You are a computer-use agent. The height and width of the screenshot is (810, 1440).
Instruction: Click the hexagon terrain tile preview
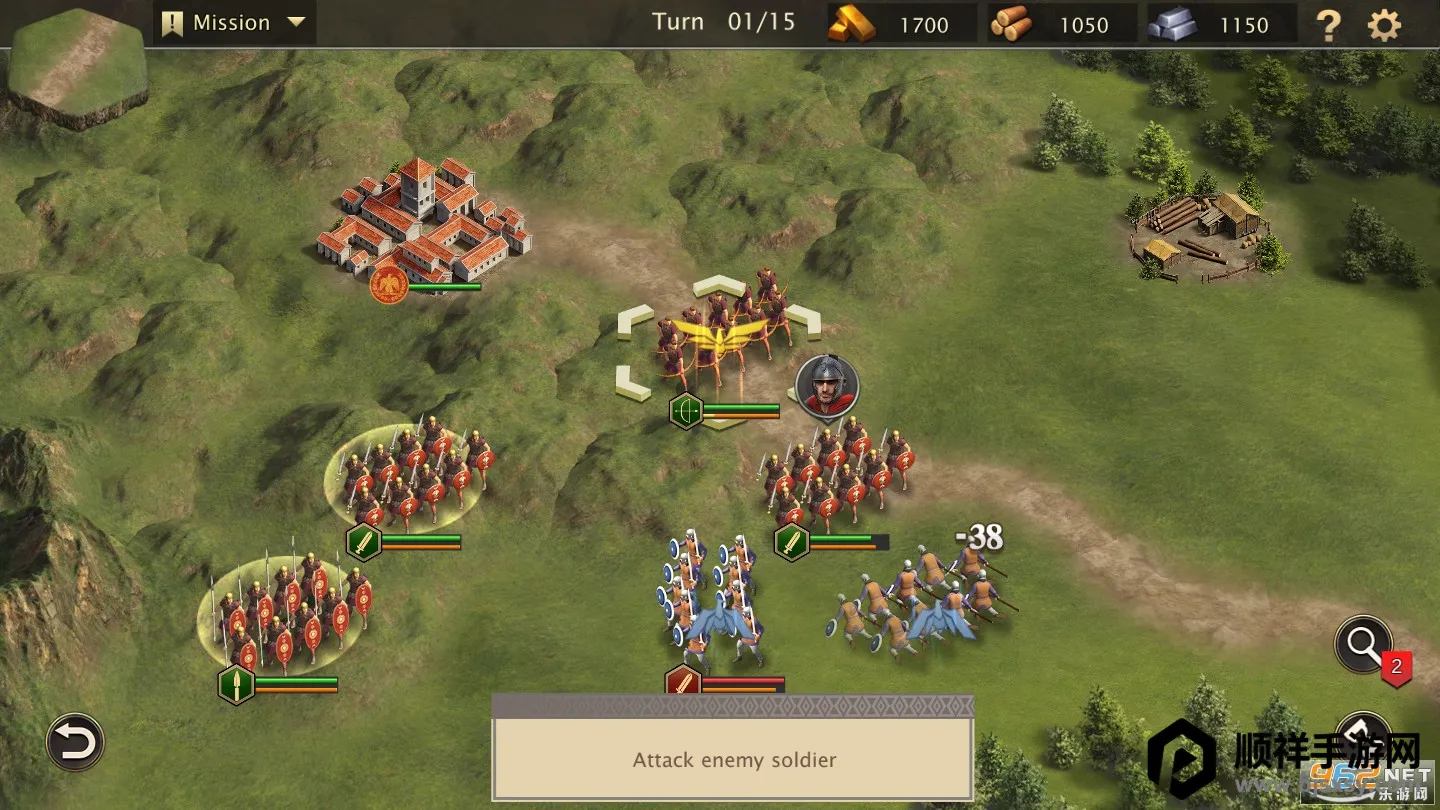click(76, 66)
